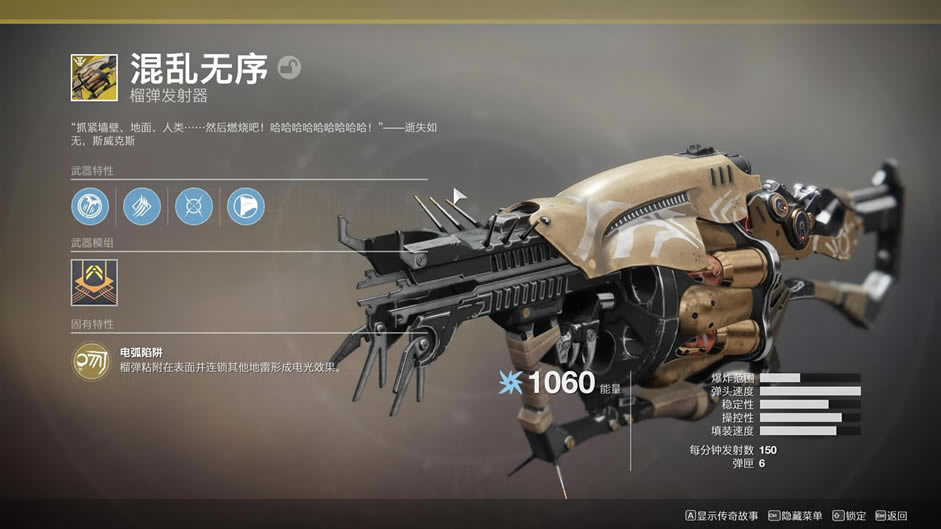Hide the menu using 隐藏菜单

(795, 515)
